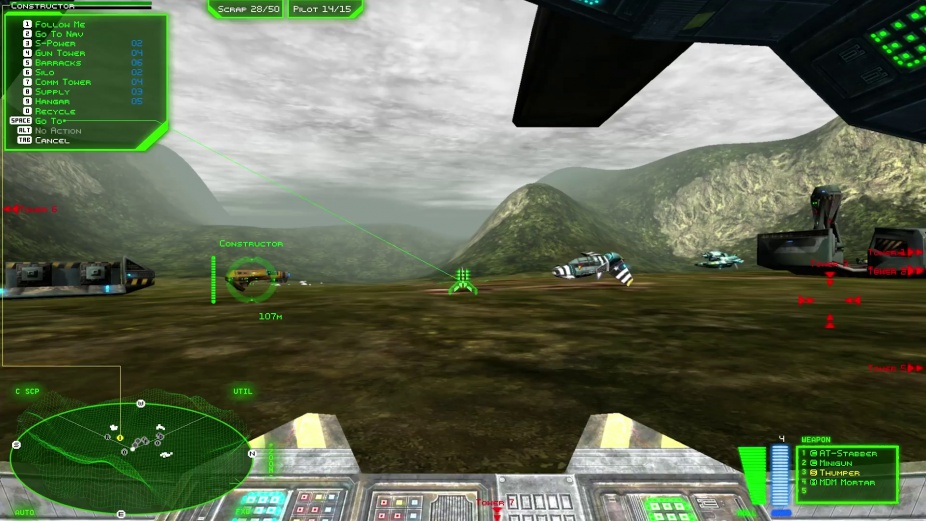Build a Hangar from the command menu

tap(52, 101)
